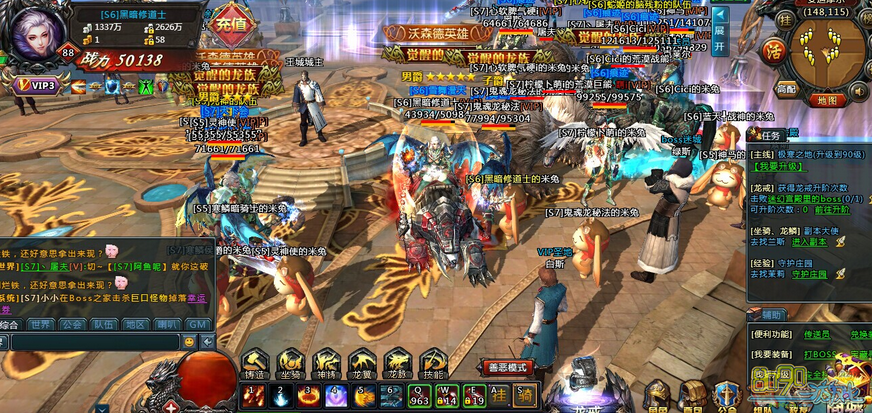The image size is (872, 413).
Task: Select the 高配 graphics quality button
Action: [788, 89]
